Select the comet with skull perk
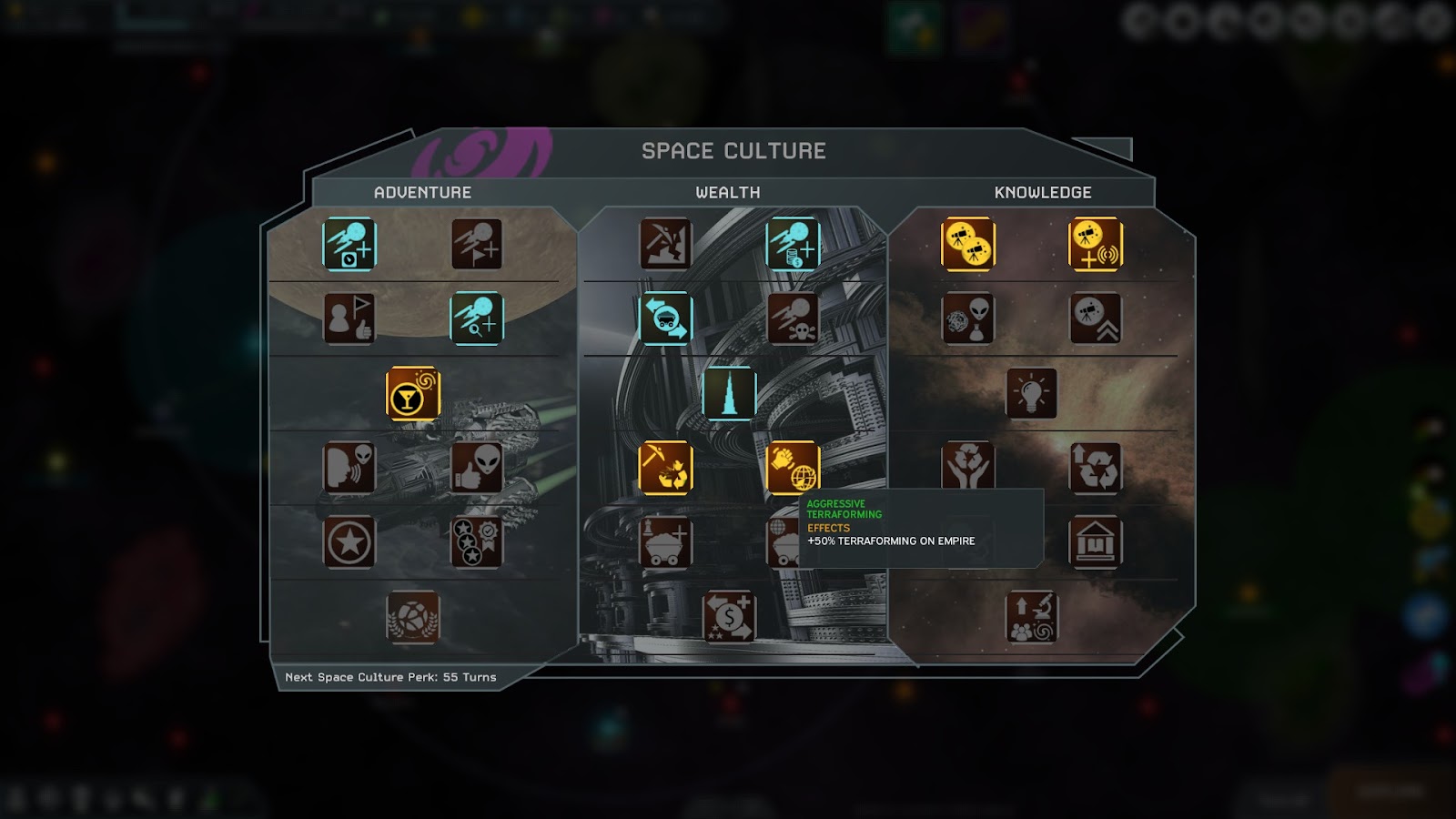Screen dimensions: 1456x819 793,318
